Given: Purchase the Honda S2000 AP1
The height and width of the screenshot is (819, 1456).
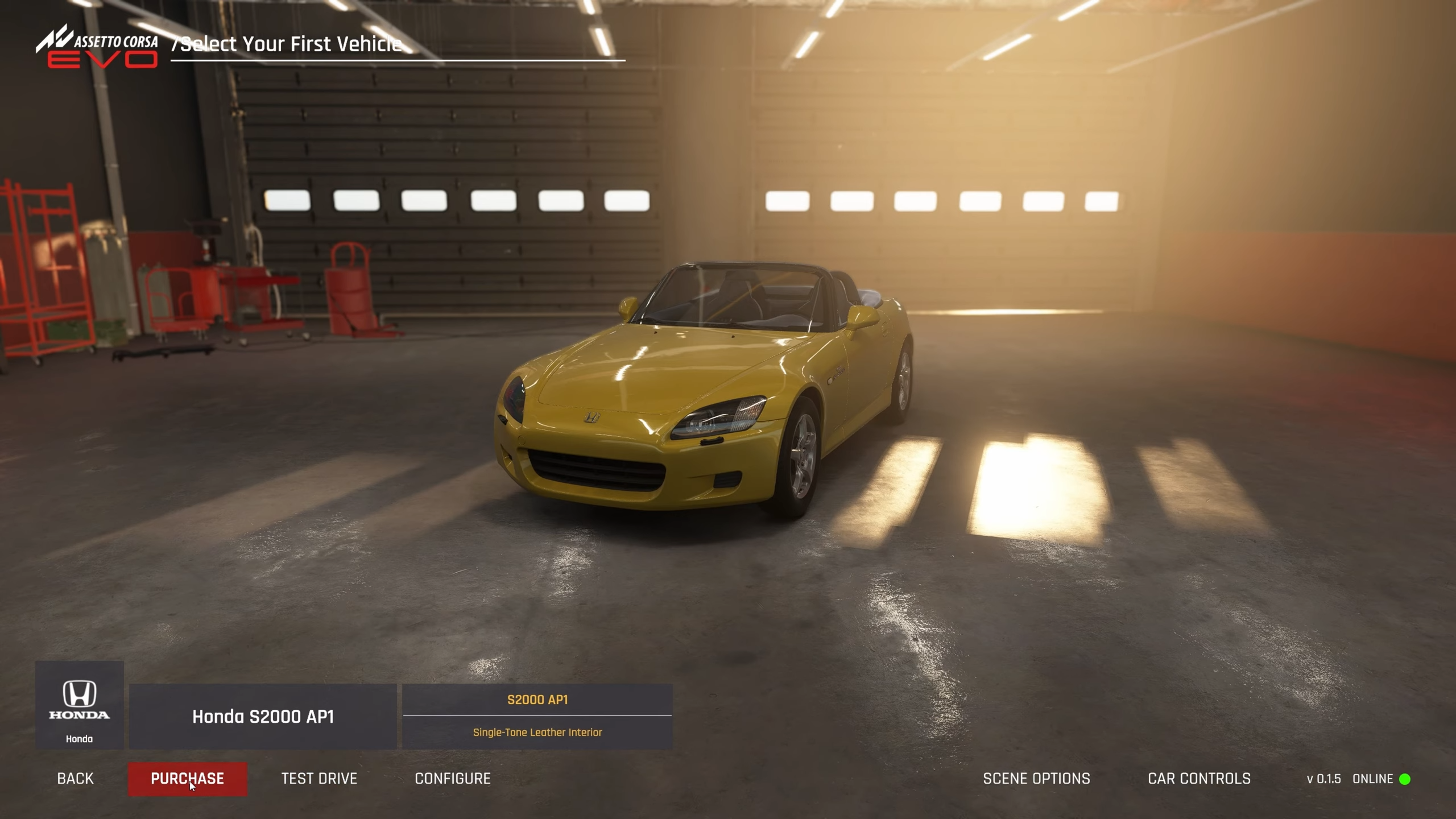Looking at the screenshot, I should (187, 779).
